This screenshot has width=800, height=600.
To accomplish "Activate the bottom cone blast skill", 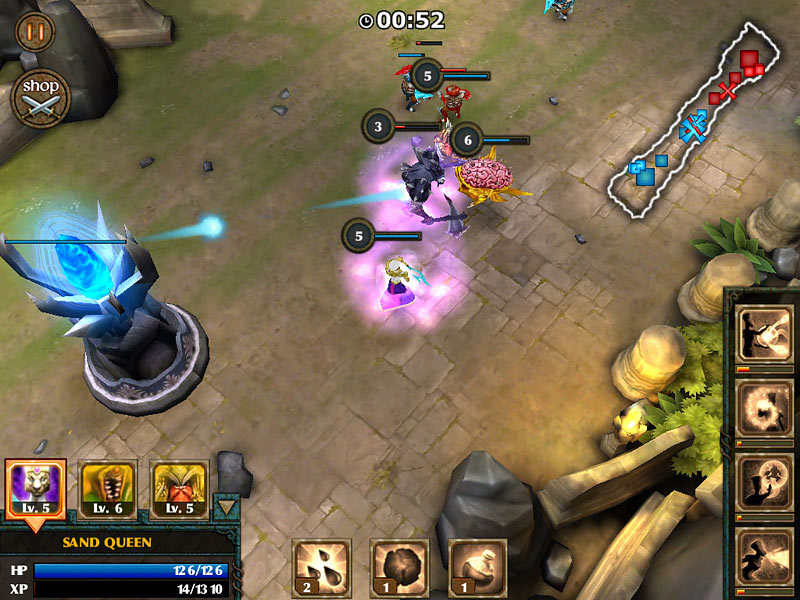I will (x=764, y=556).
